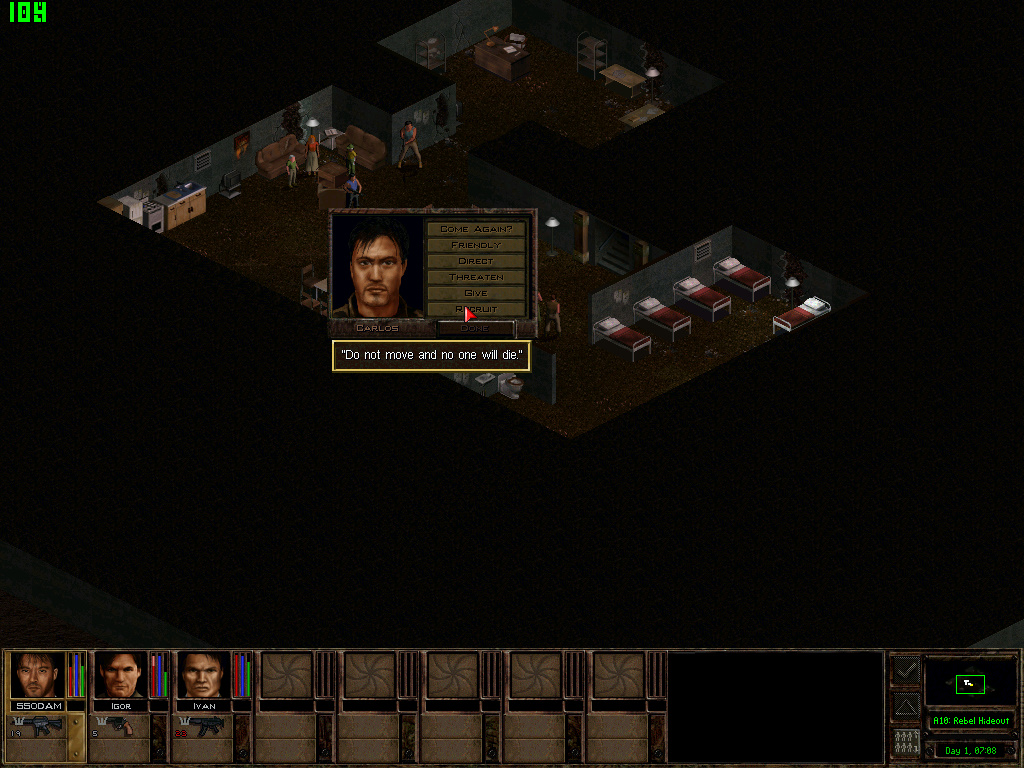Select Igor's portrait in the team panel
Image resolution: width=1024 pixels, height=768 pixels.
(121, 675)
